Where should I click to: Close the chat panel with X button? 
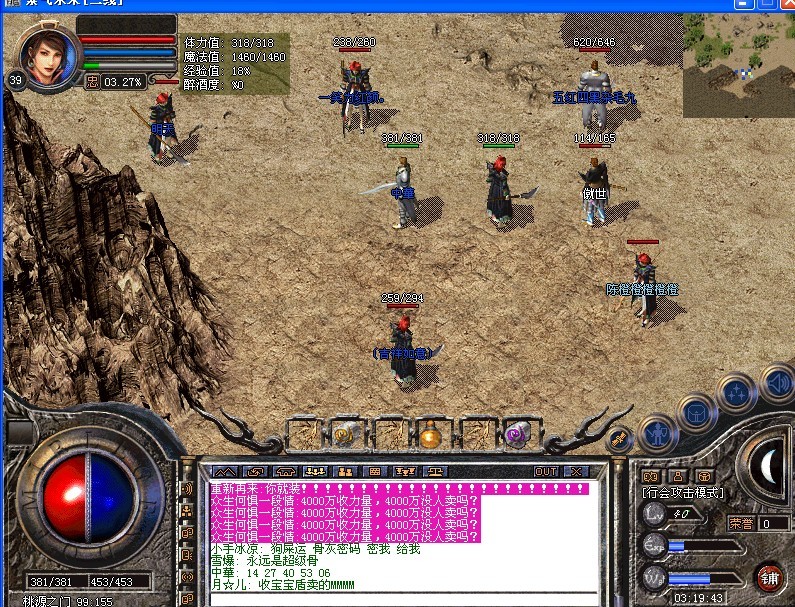pos(576,471)
